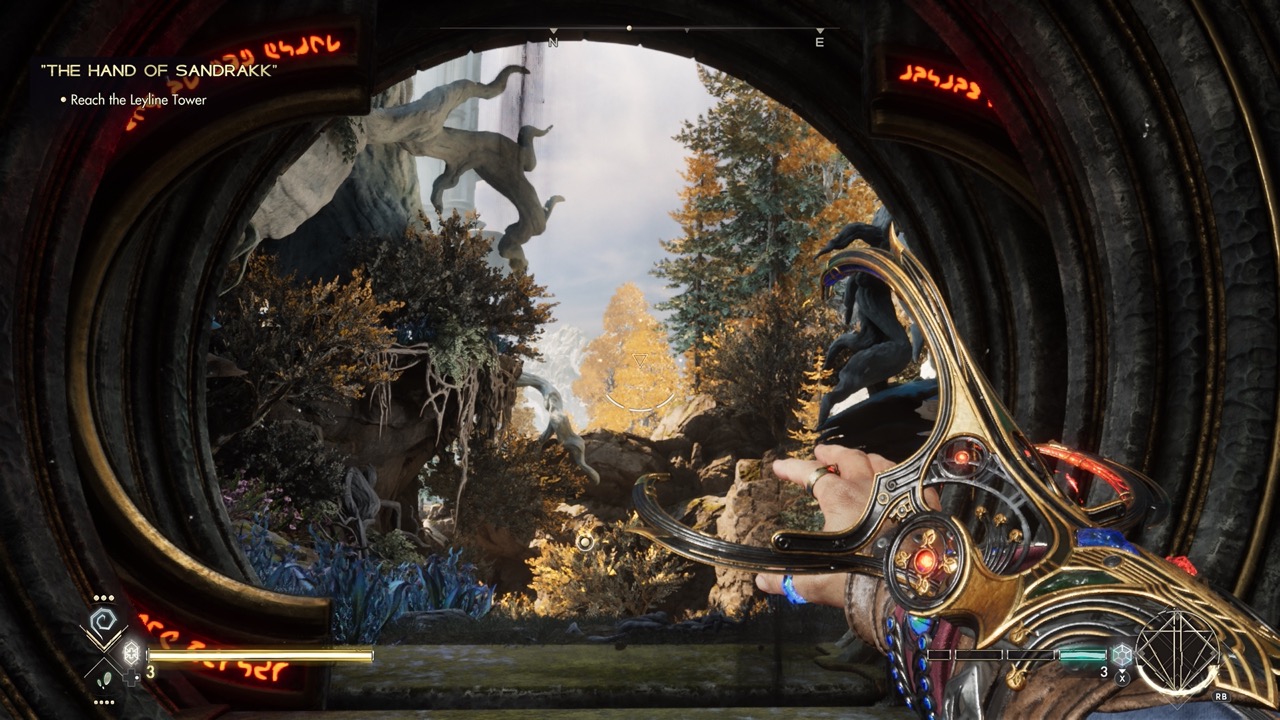The image size is (1280, 720).
Task: Click the white hexagonal shard icon beside the health bar
Action: coord(131,653)
